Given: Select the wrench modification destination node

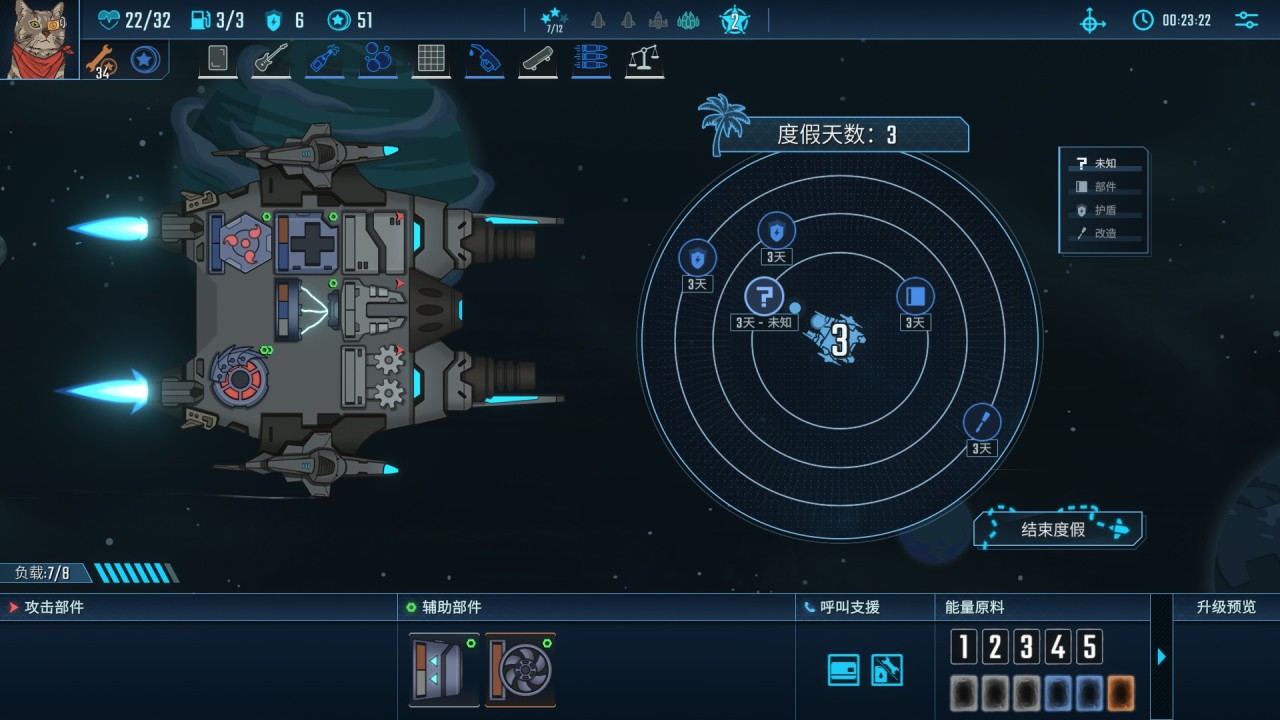Looking at the screenshot, I should click(982, 422).
